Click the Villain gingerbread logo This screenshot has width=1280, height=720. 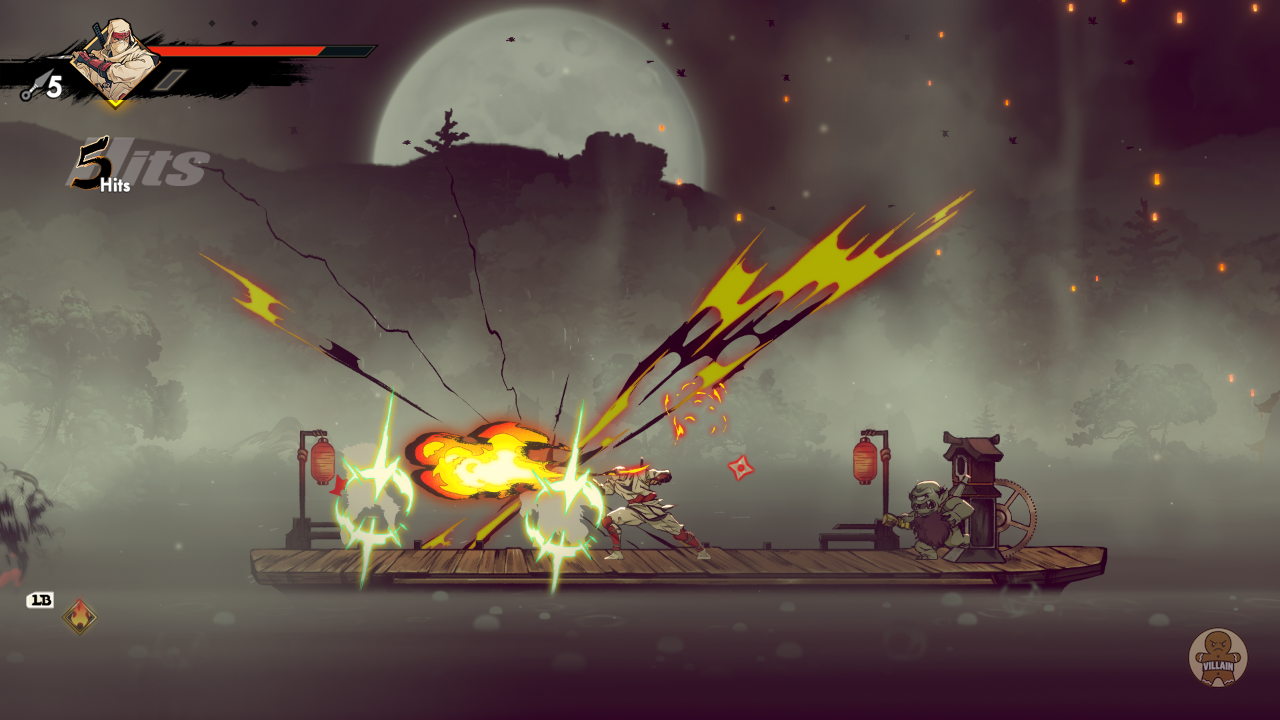pyautogui.click(x=1218, y=657)
